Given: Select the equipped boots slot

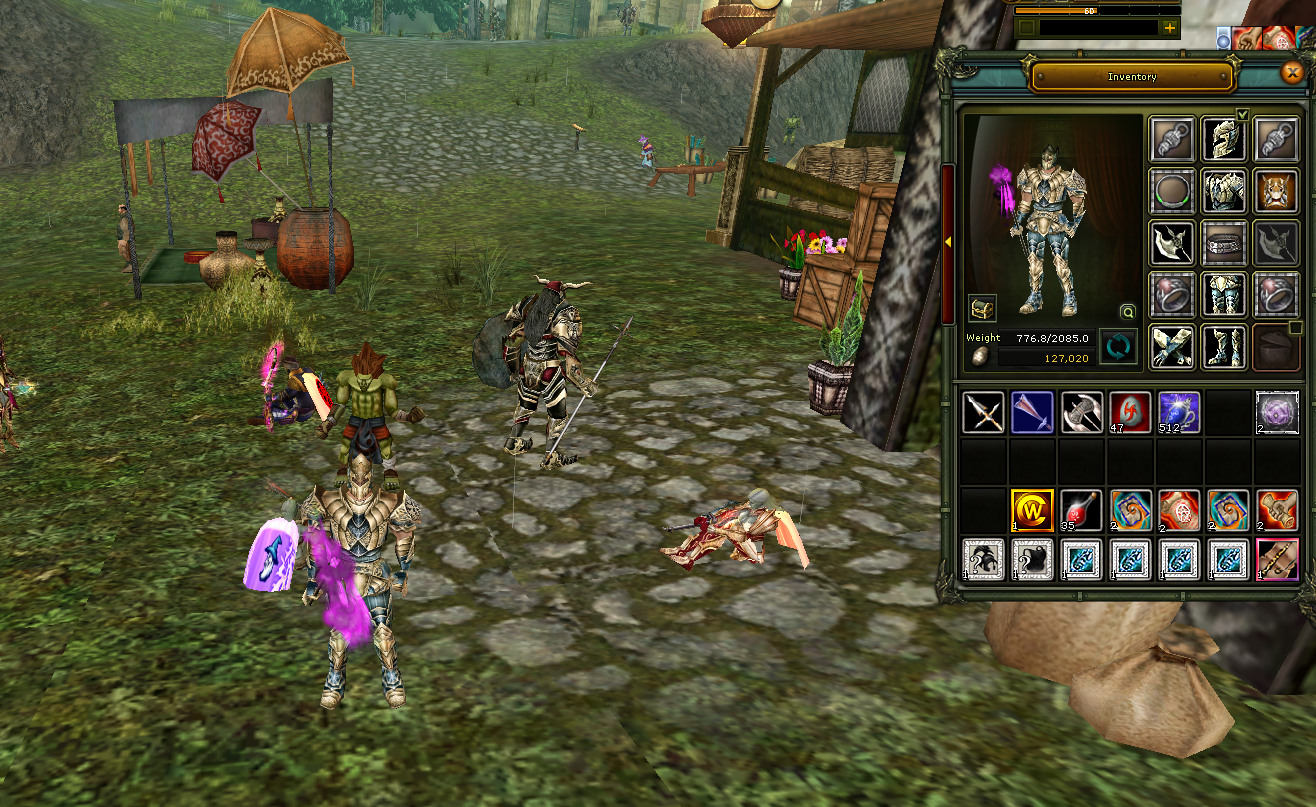Looking at the screenshot, I should (1223, 345).
